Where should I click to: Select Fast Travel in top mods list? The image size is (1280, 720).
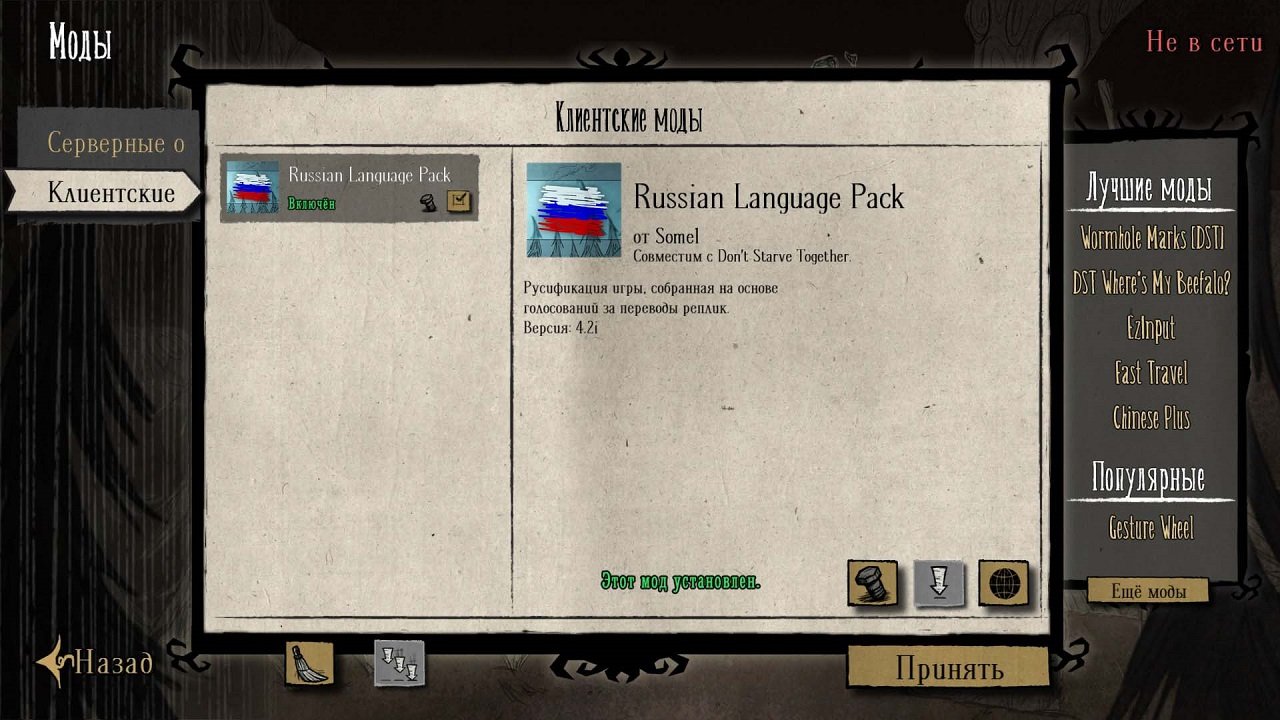tap(1151, 373)
